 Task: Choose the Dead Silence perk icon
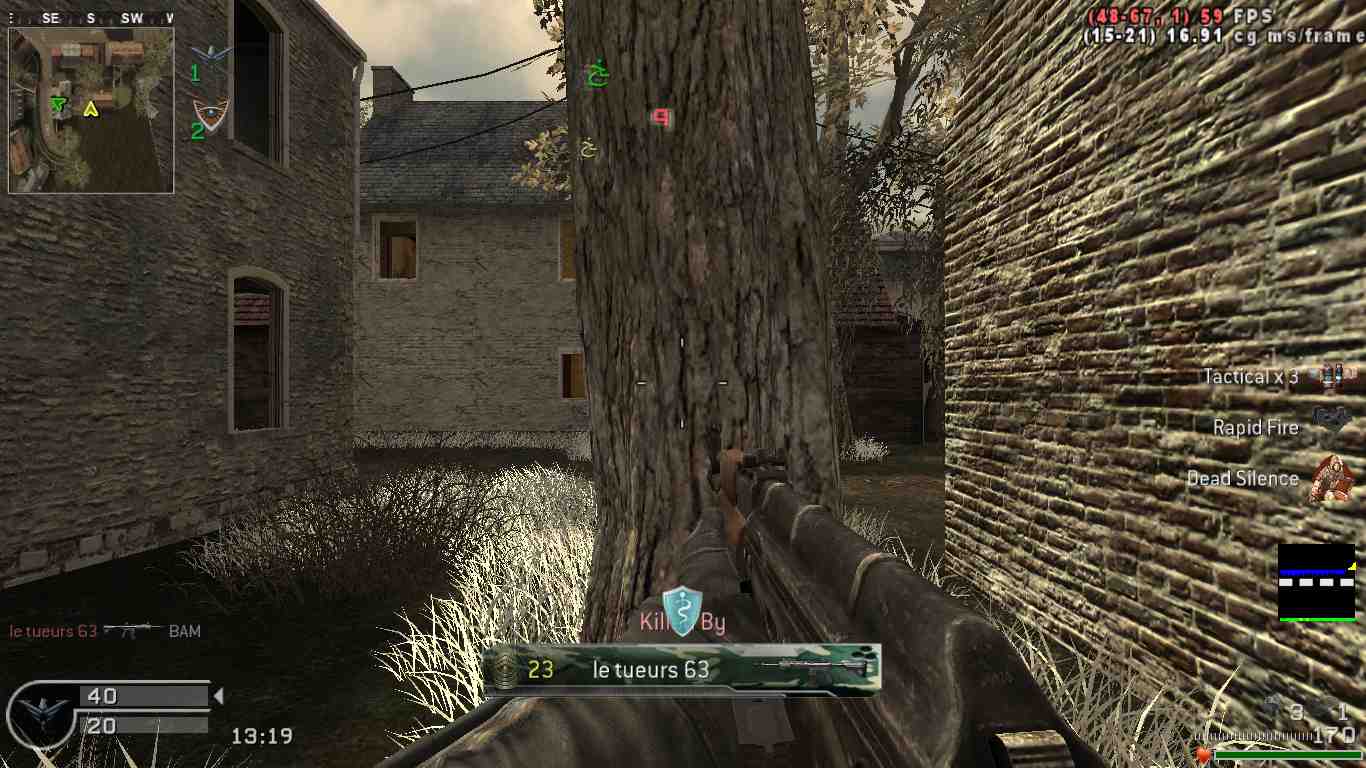[1331, 478]
